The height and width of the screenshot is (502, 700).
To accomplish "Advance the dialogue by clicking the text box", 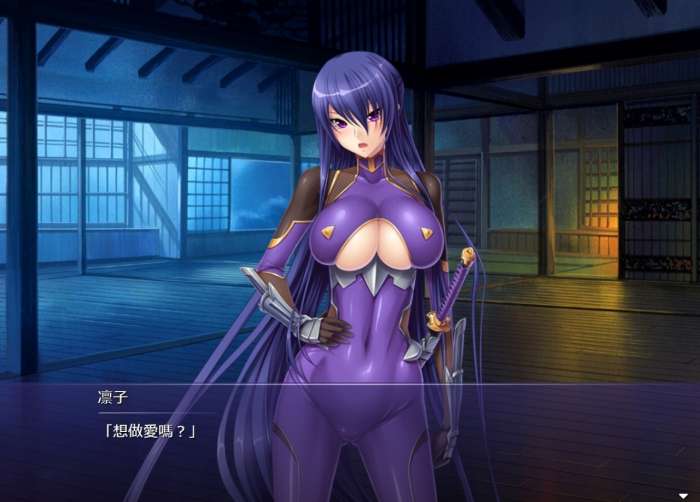I will 350,440.
